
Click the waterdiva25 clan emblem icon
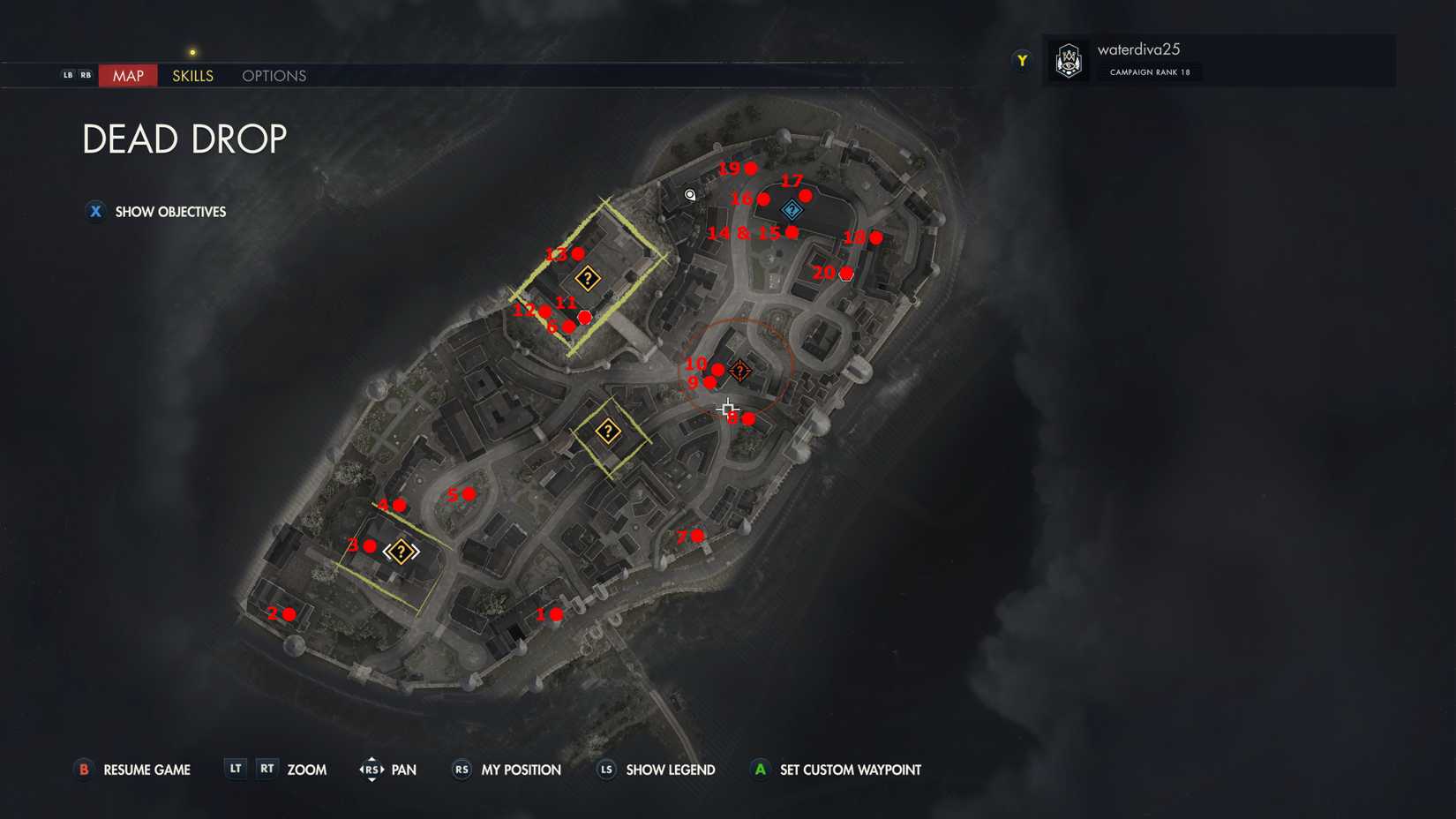[1069, 60]
